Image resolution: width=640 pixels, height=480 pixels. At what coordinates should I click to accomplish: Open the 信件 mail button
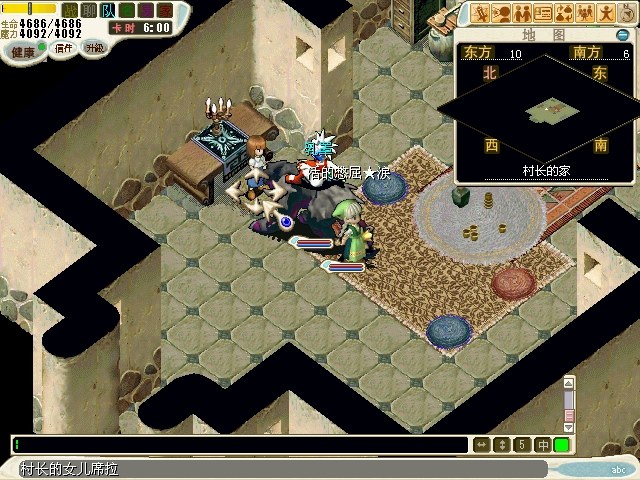pyautogui.click(x=64, y=48)
